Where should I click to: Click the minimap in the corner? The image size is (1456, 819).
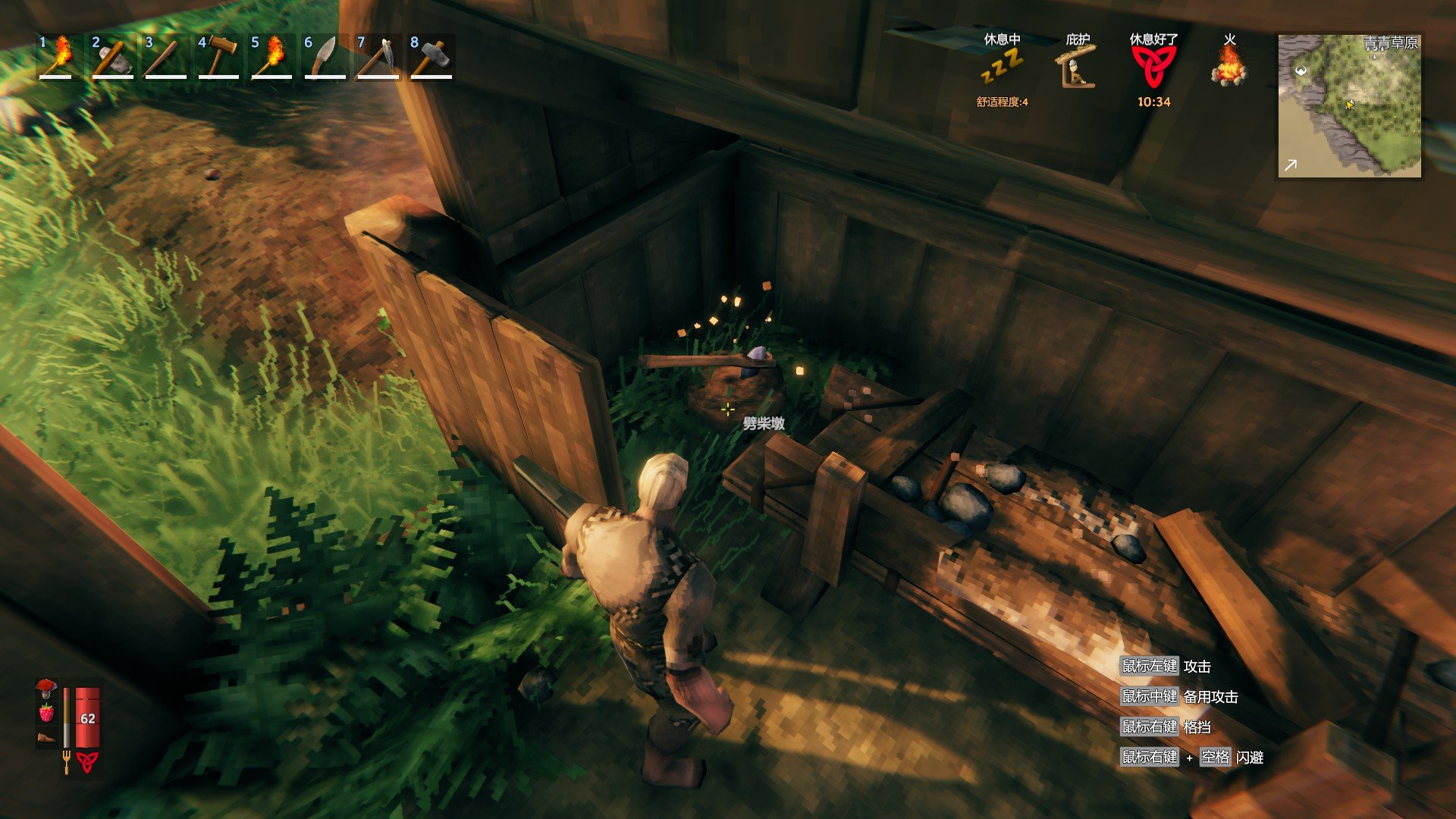[x=1349, y=105]
